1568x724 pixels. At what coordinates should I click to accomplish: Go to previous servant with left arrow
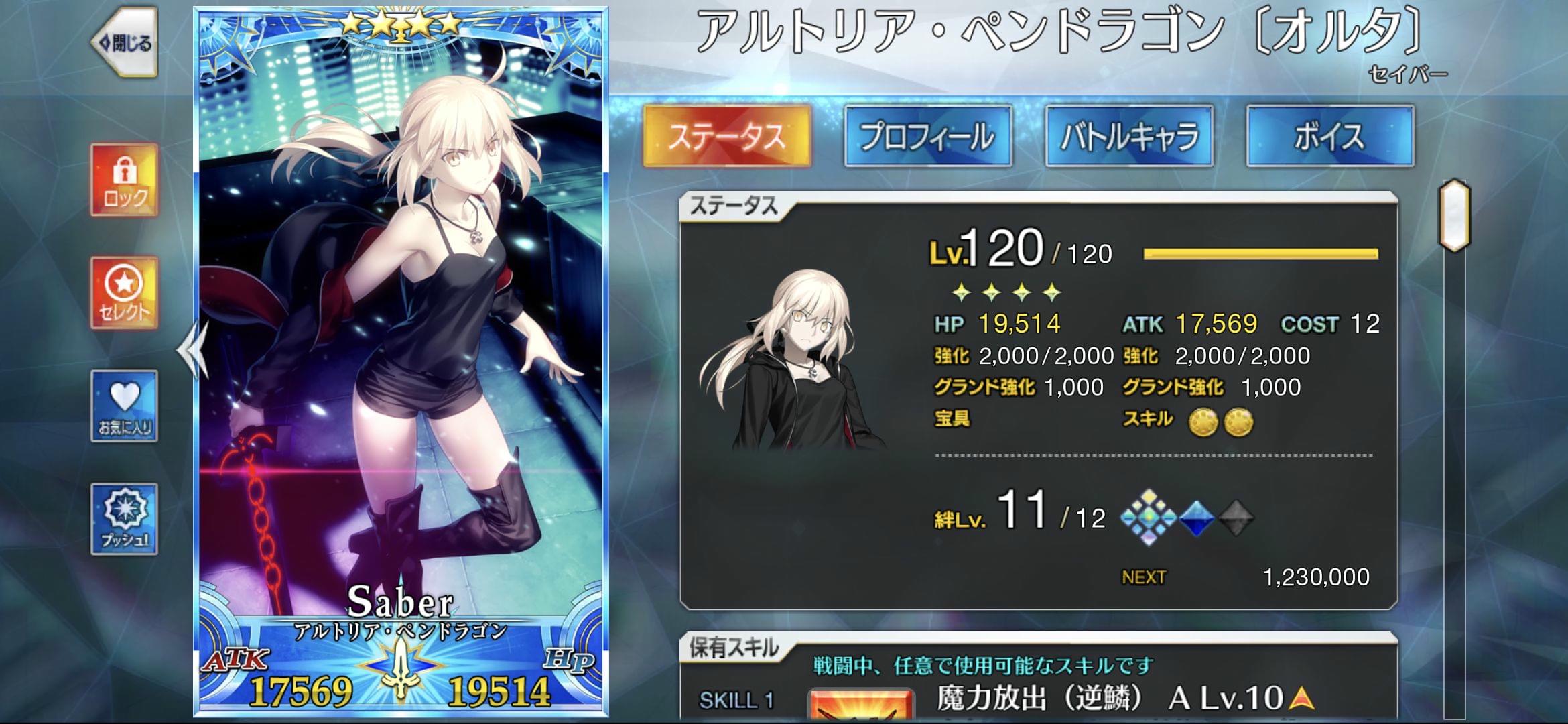(x=191, y=349)
